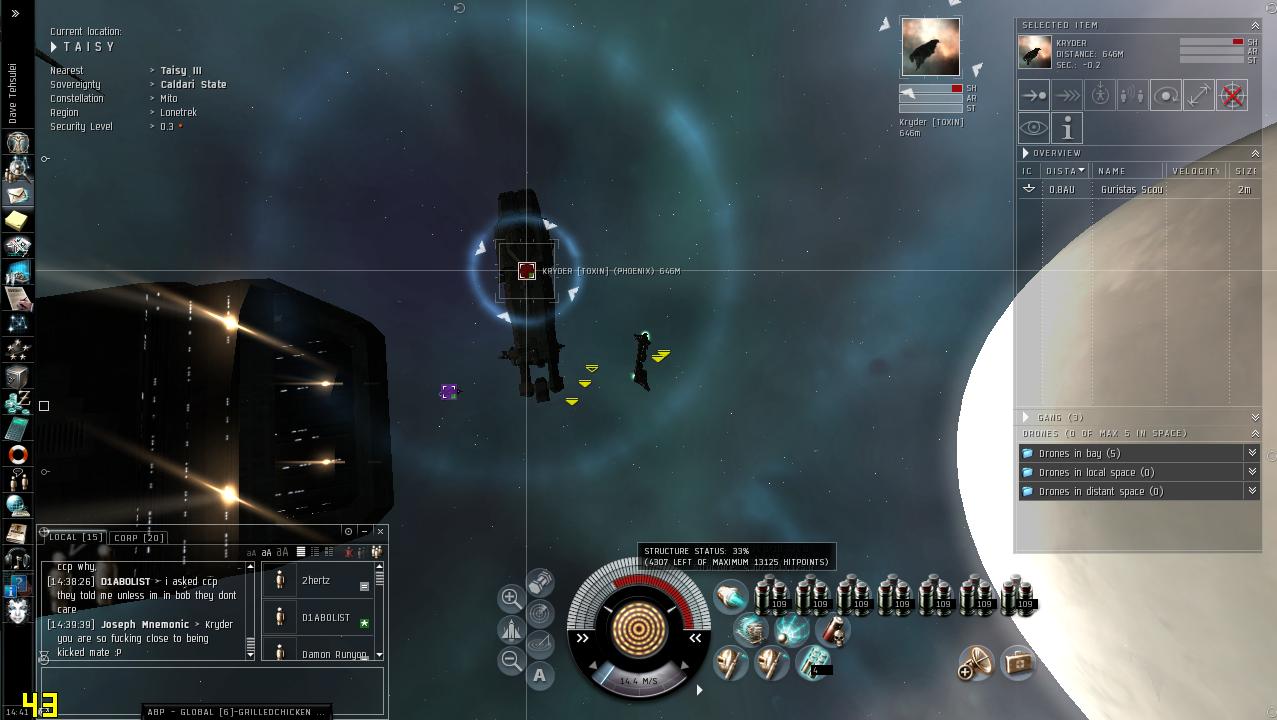Toggle the autopilot A button
Screen dimensions: 1277x720
(x=540, y=676)
